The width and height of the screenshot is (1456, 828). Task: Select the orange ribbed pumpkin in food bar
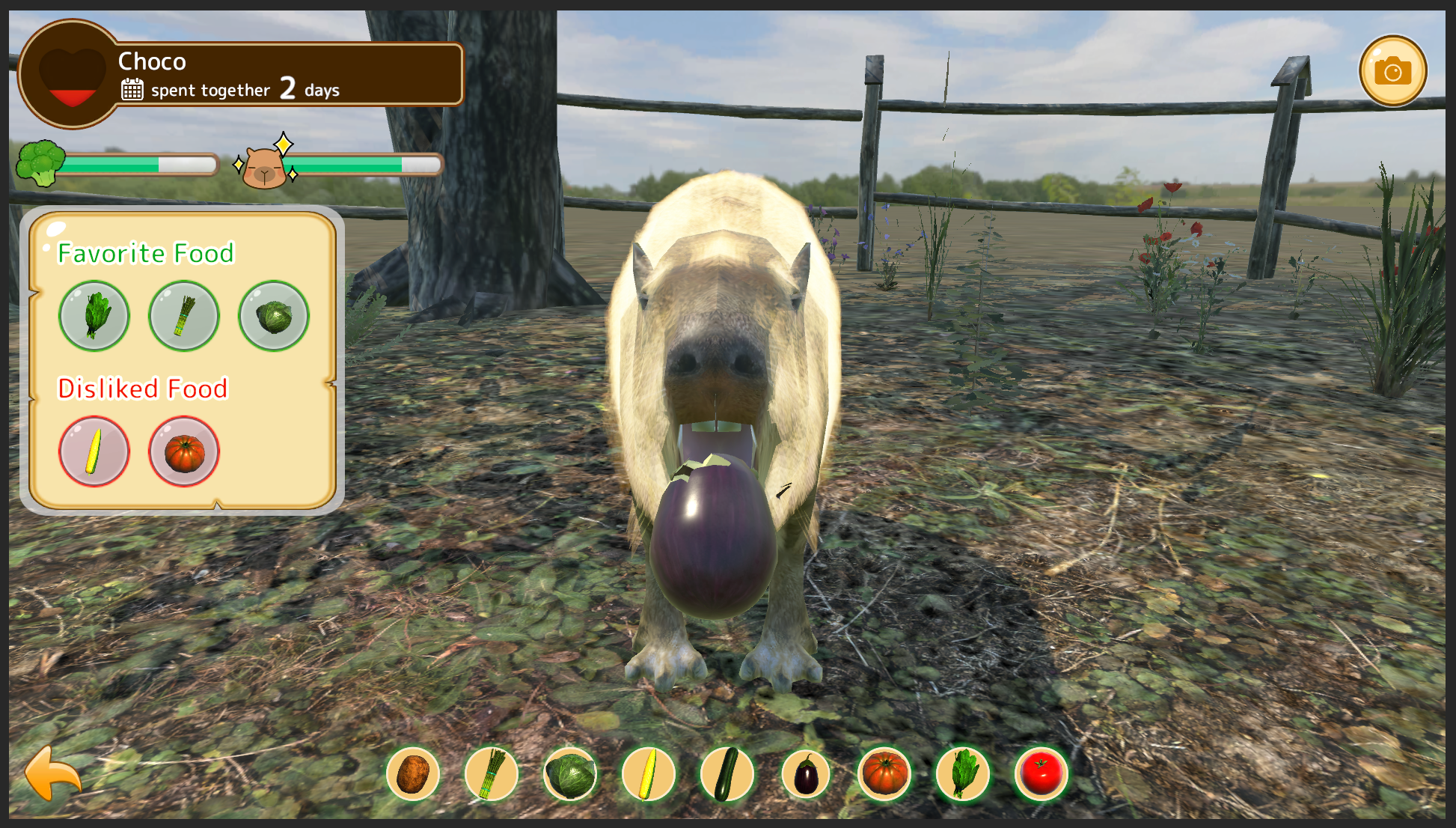click(x=884, y=774)
